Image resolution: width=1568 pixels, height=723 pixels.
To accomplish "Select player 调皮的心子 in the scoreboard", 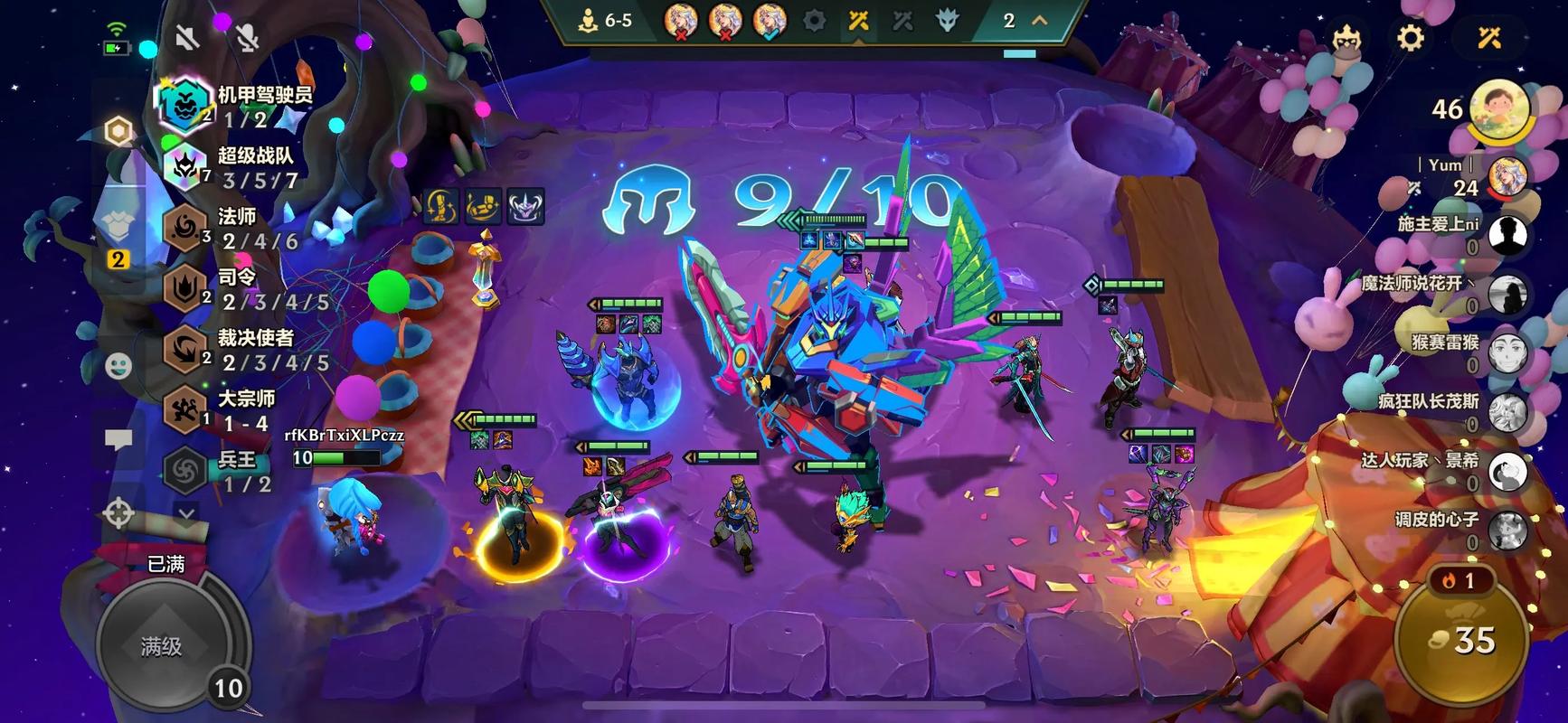I will [1507, 531].
